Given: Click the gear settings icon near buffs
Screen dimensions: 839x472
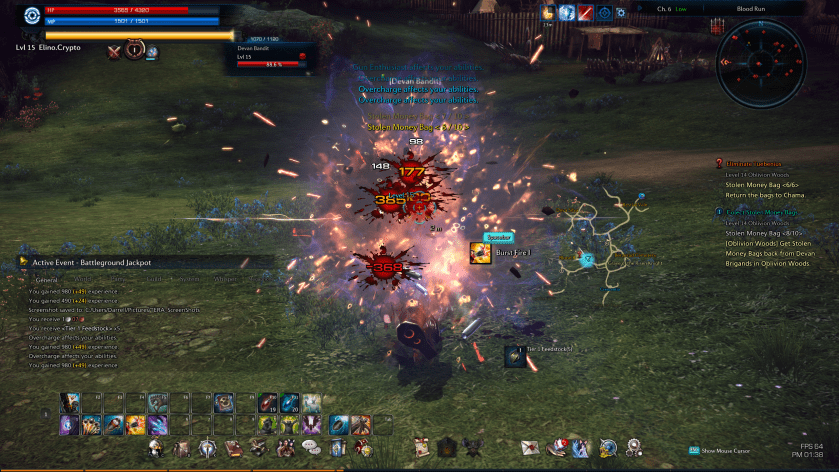Looking at the screenshot, I should click(621, 12).
